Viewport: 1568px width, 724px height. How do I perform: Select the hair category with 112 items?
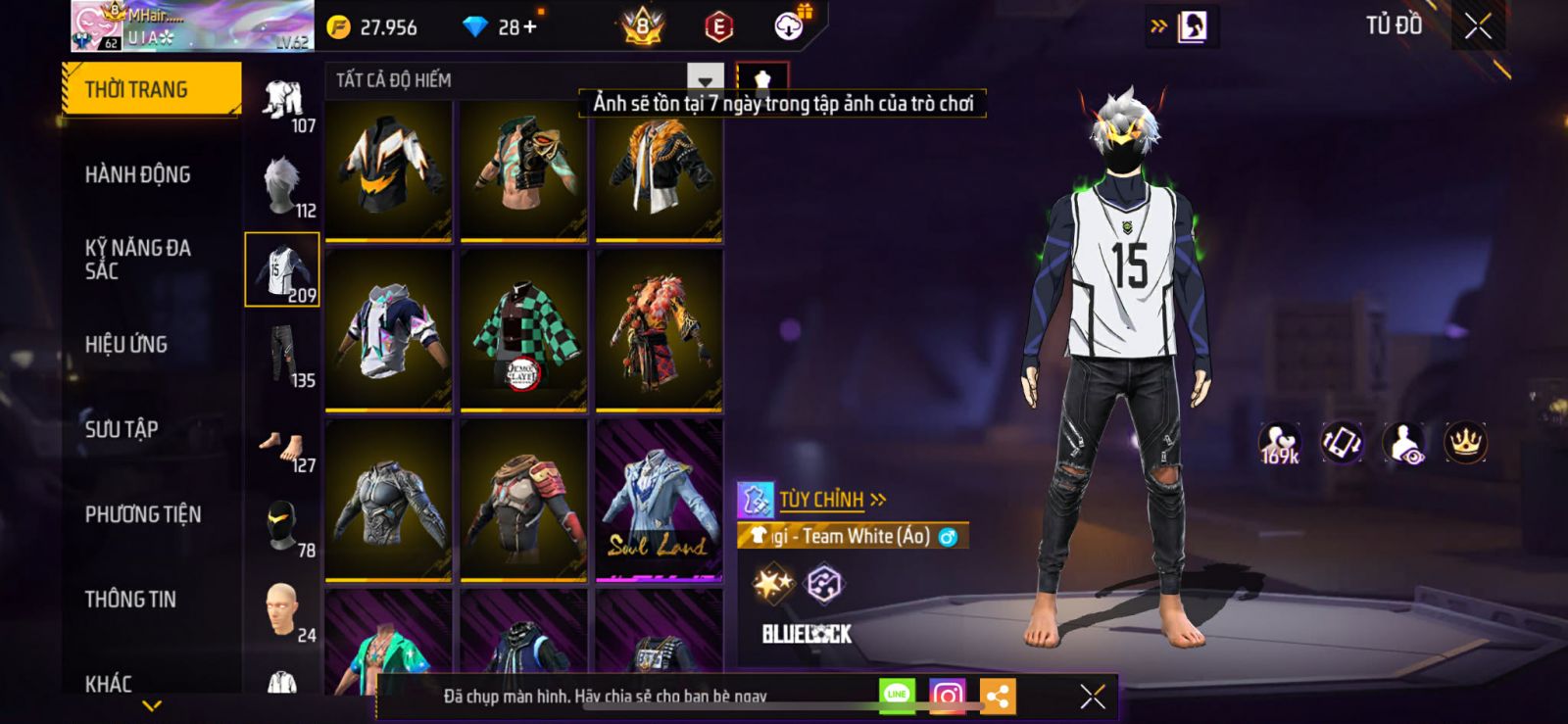point(283,187)
